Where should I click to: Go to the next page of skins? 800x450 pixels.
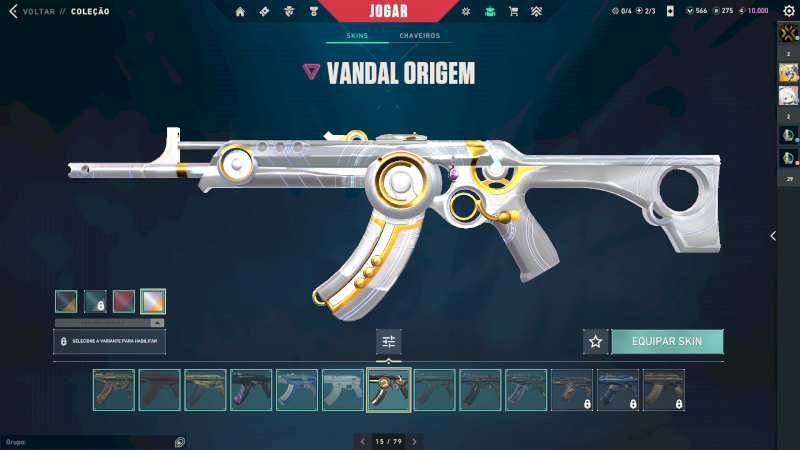tap(414, 441)
